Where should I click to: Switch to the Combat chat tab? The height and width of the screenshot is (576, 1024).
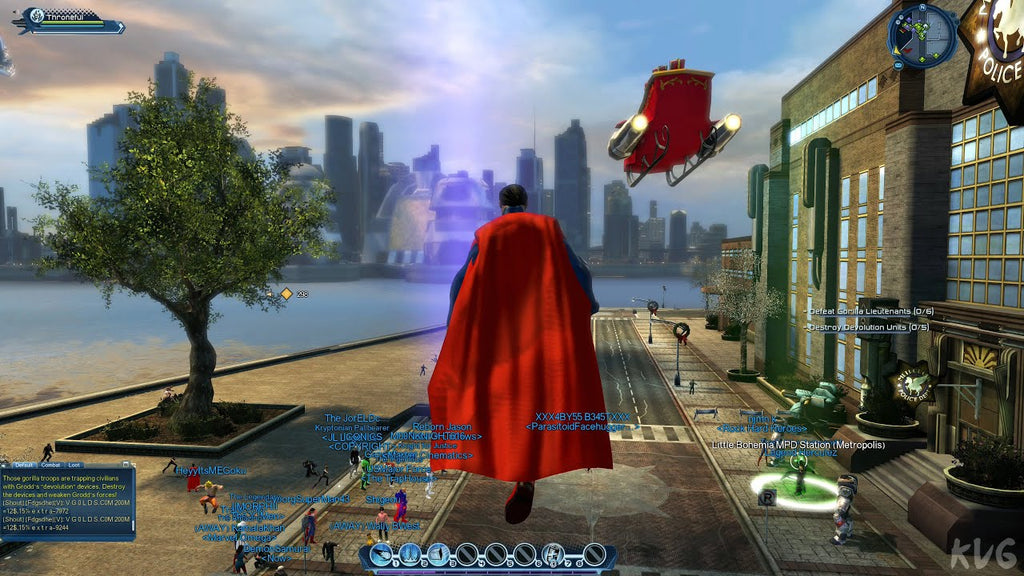pos(50,466)
